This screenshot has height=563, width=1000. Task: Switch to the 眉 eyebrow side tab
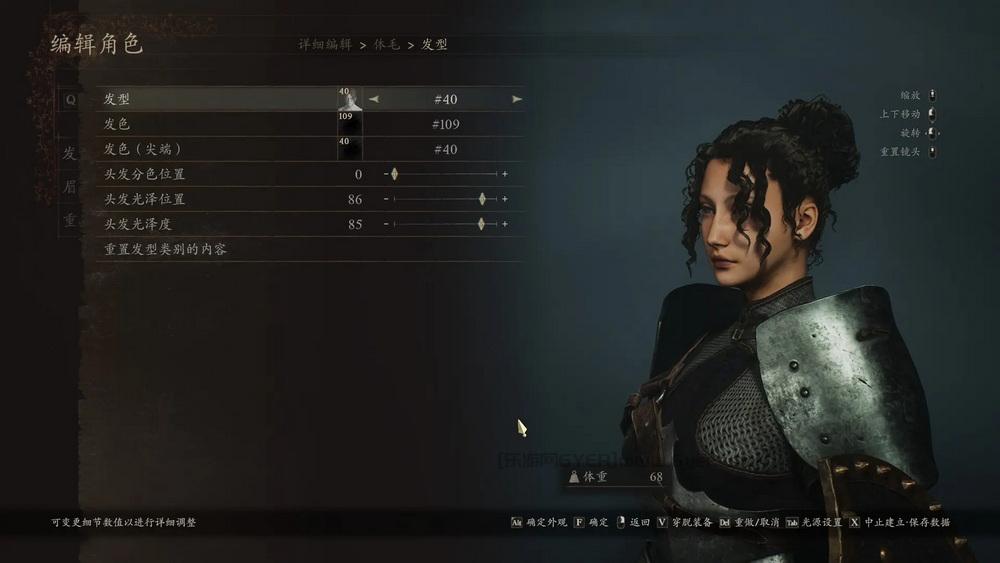pyautogui.click(x=69, y=187)
